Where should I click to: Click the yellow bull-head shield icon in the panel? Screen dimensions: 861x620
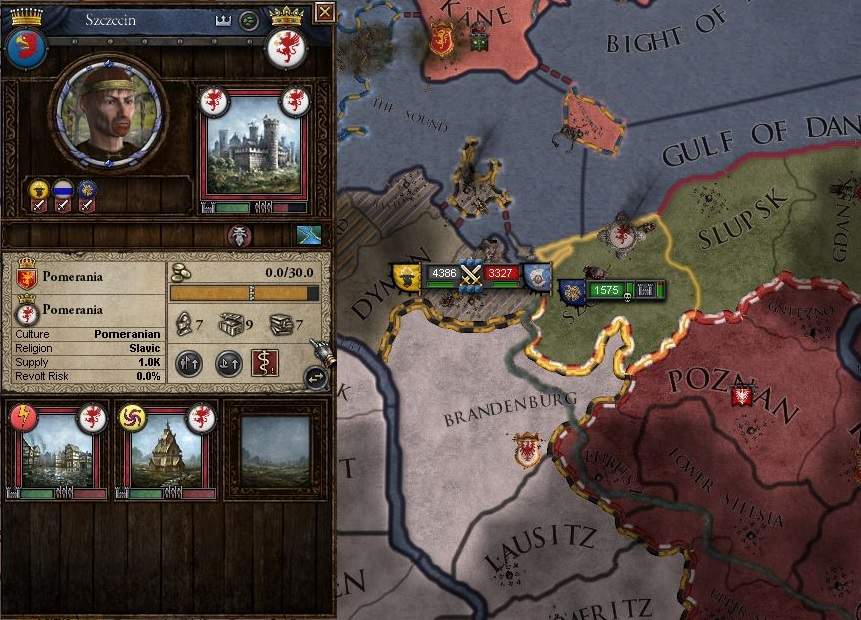[x=38, y=190]
